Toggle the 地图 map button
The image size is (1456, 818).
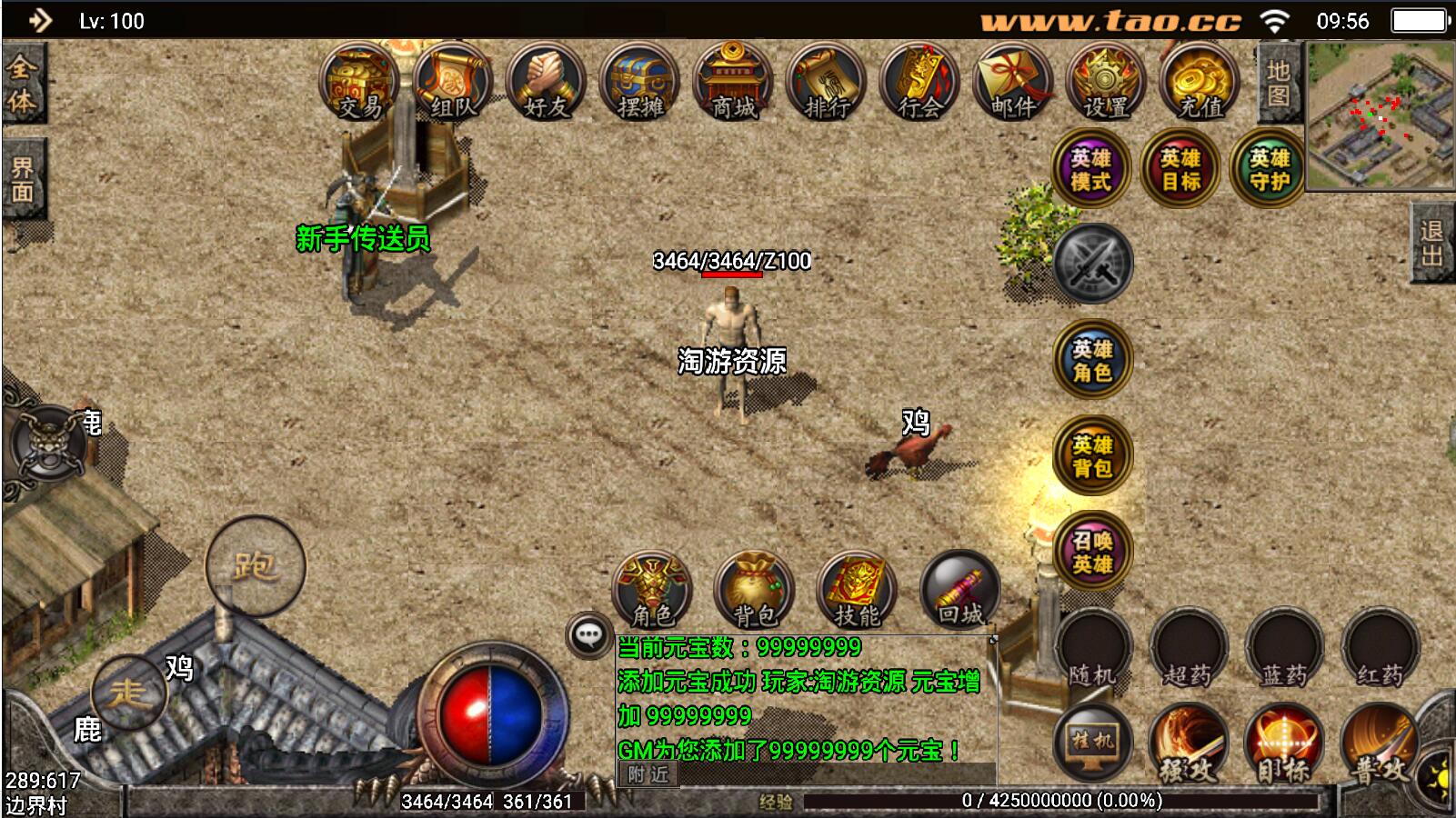click(x=1278, y=83)
